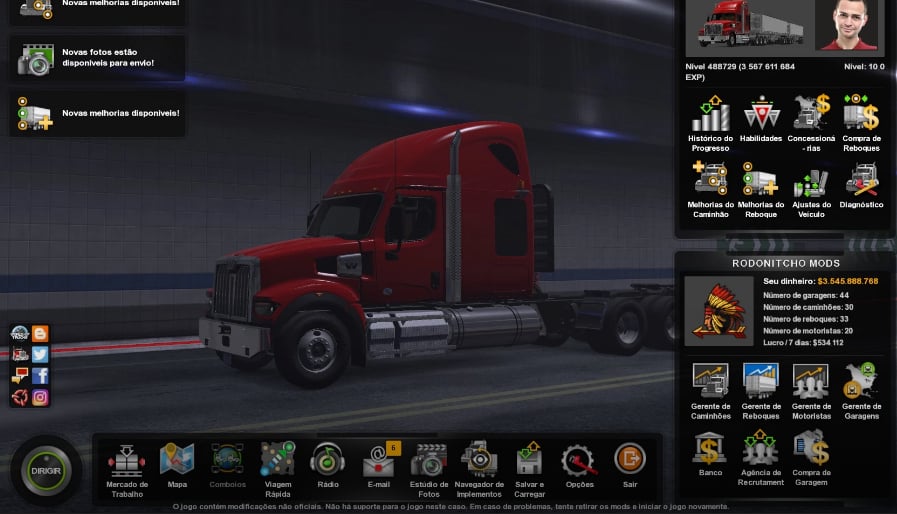The width and height of the screenshot is (897, 514).
Task: Check the E-mail inbox
Action: (379, 460)
